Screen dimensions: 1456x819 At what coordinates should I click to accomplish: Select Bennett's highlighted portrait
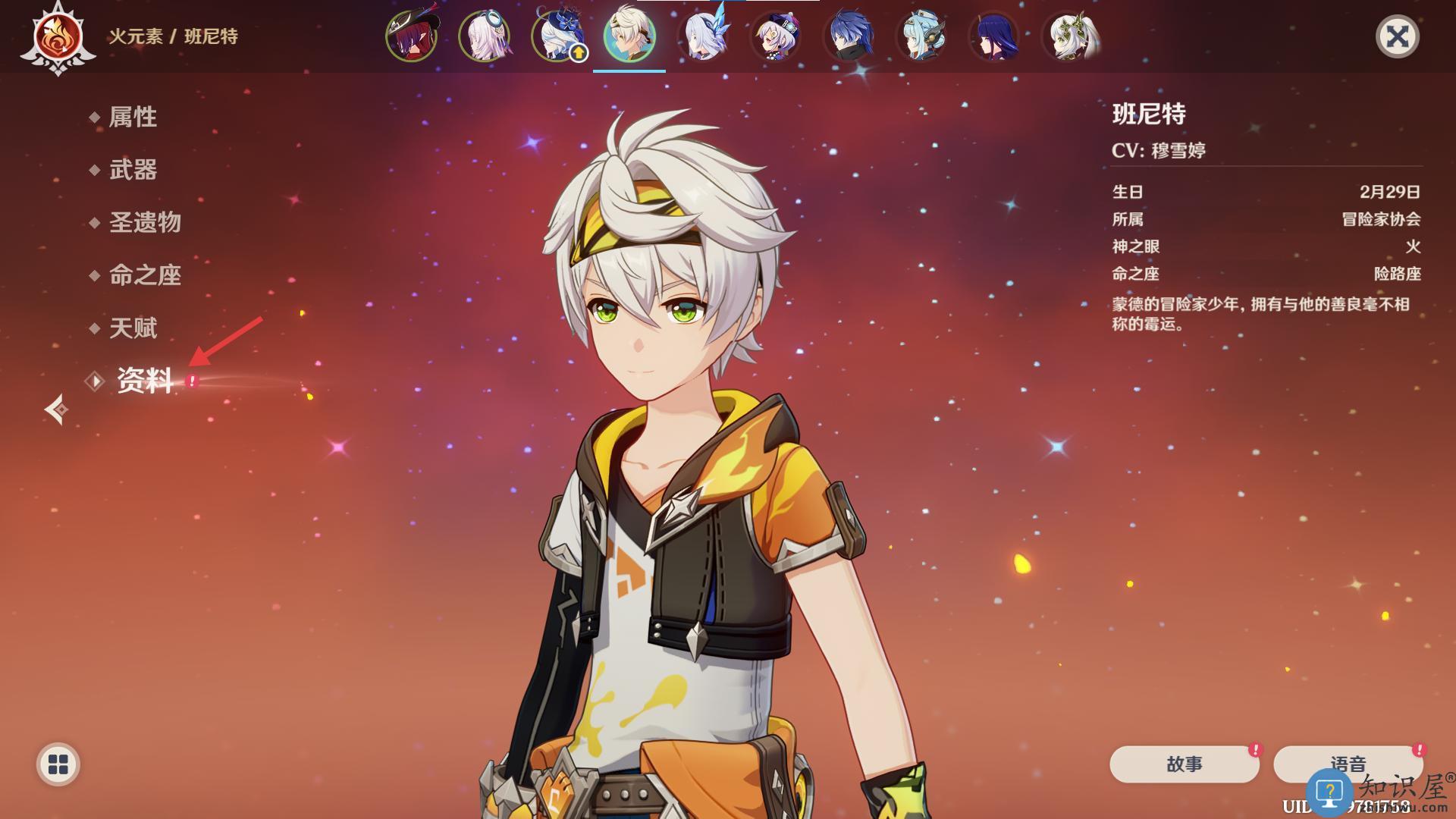(x=629, y=36)
